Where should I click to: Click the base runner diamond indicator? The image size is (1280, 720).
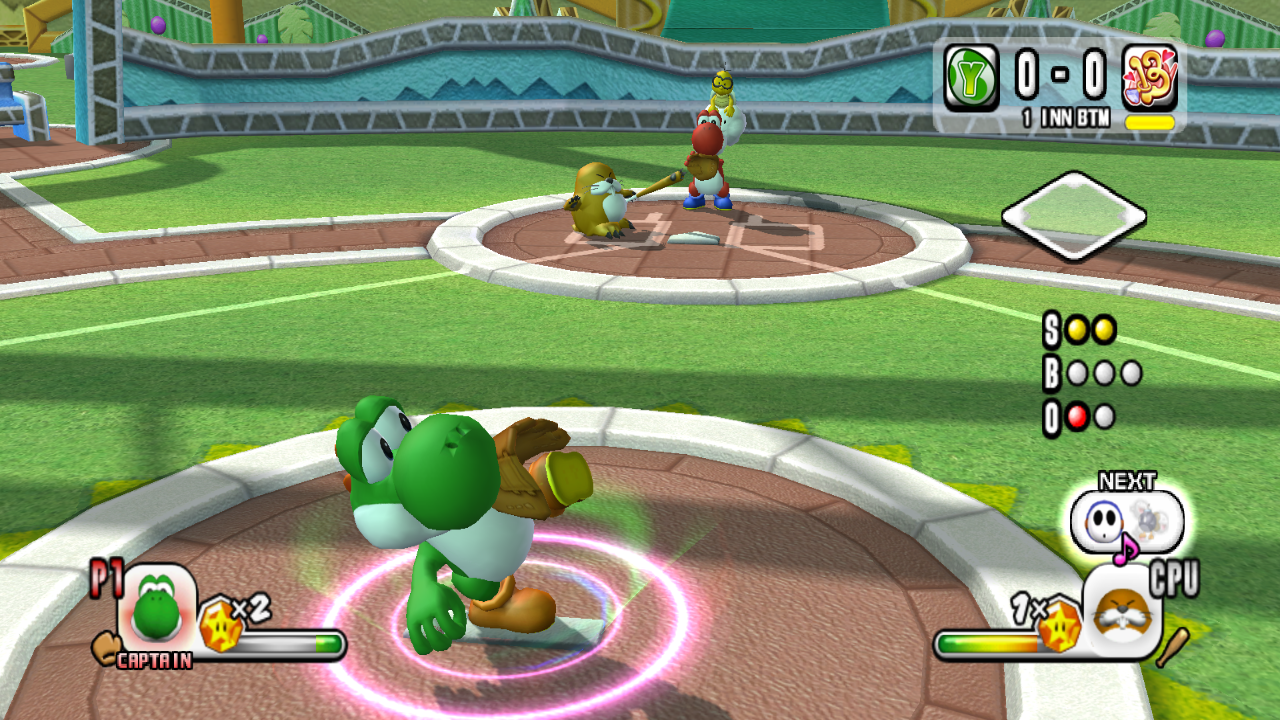(x=1073, y=216)
